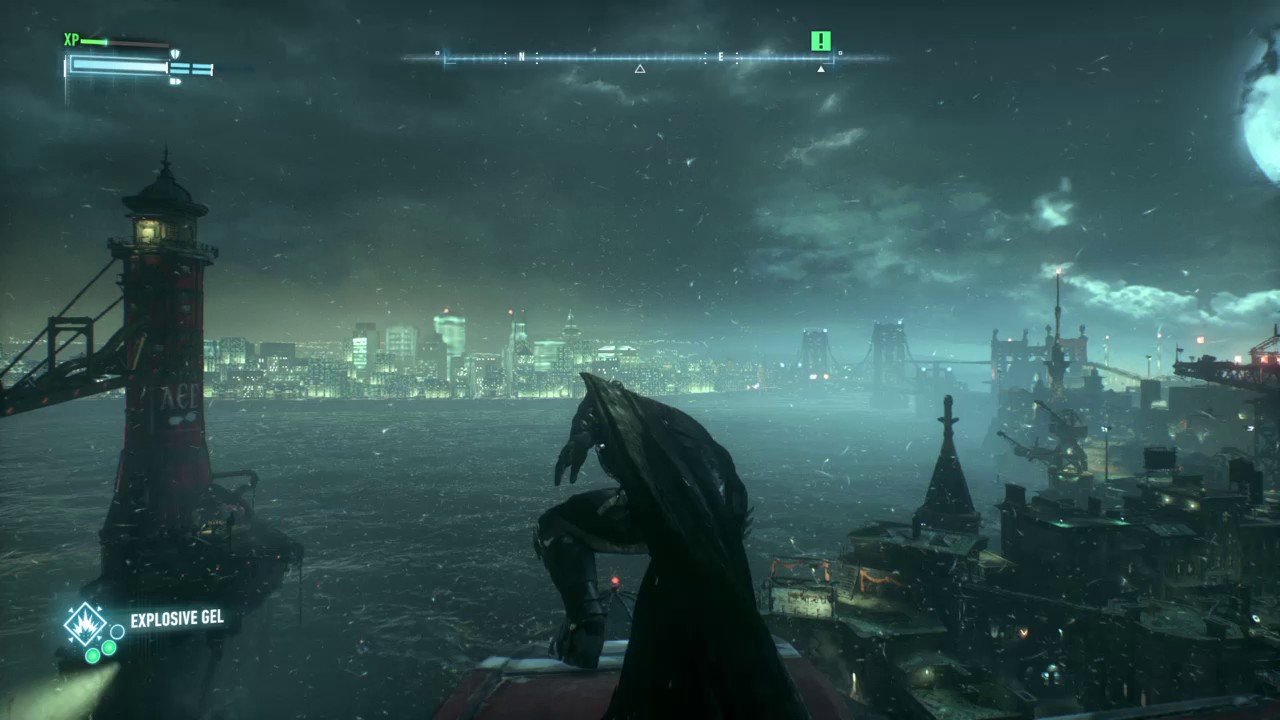The height and width of the screenshot is (720, 1280).
Task: Select the Explosive Gel gadget icon
Action: [x=85, y=624]
